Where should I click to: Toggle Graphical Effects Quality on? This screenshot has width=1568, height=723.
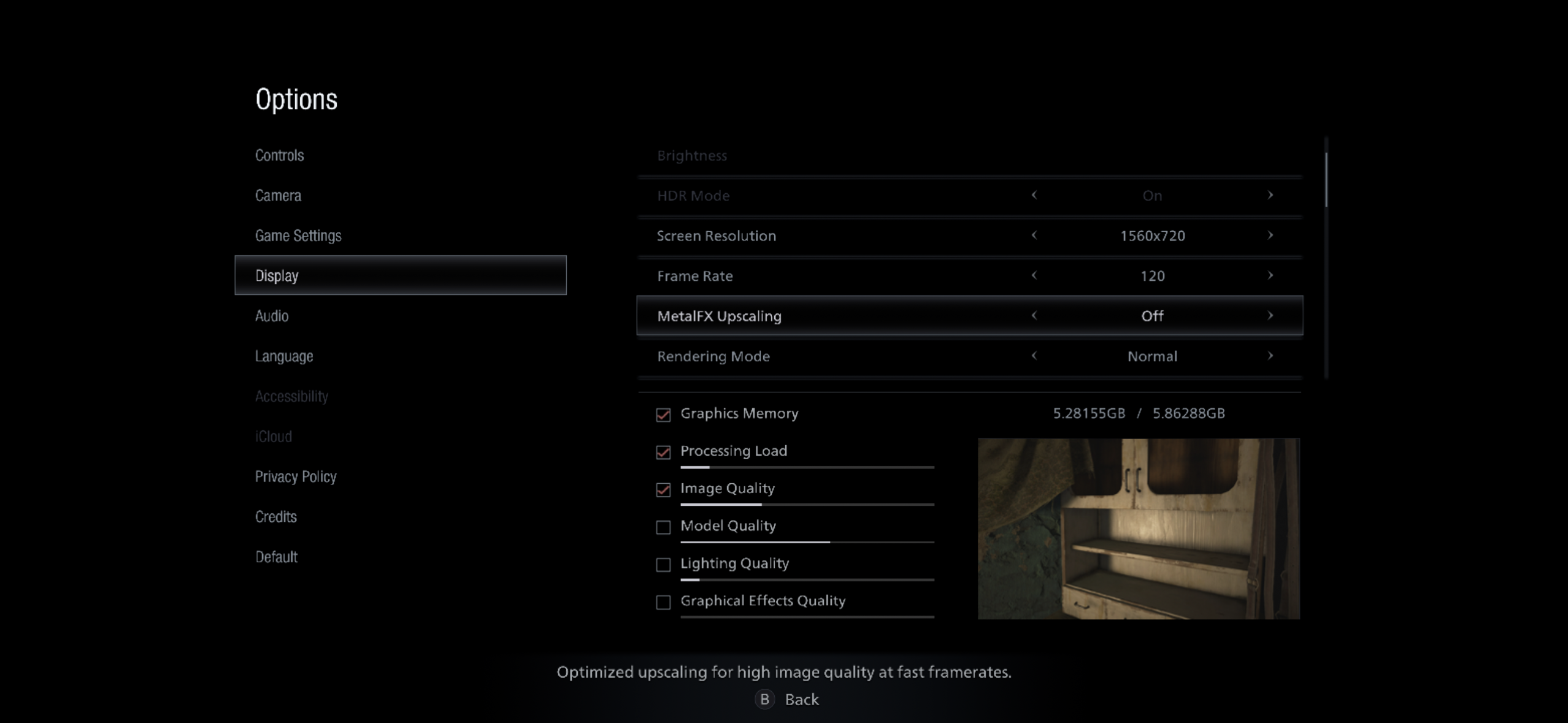pos(663,602)
